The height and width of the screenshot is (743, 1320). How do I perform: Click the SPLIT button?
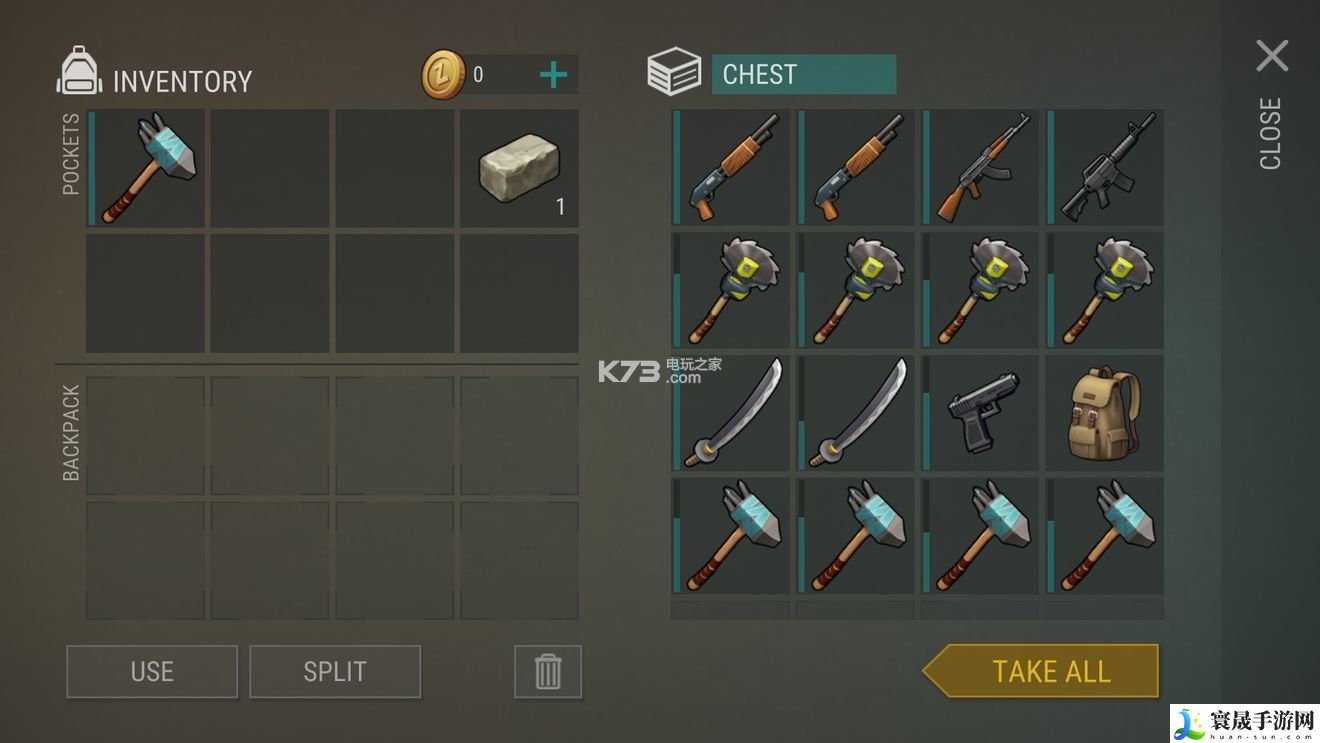[x=335, y=672]
